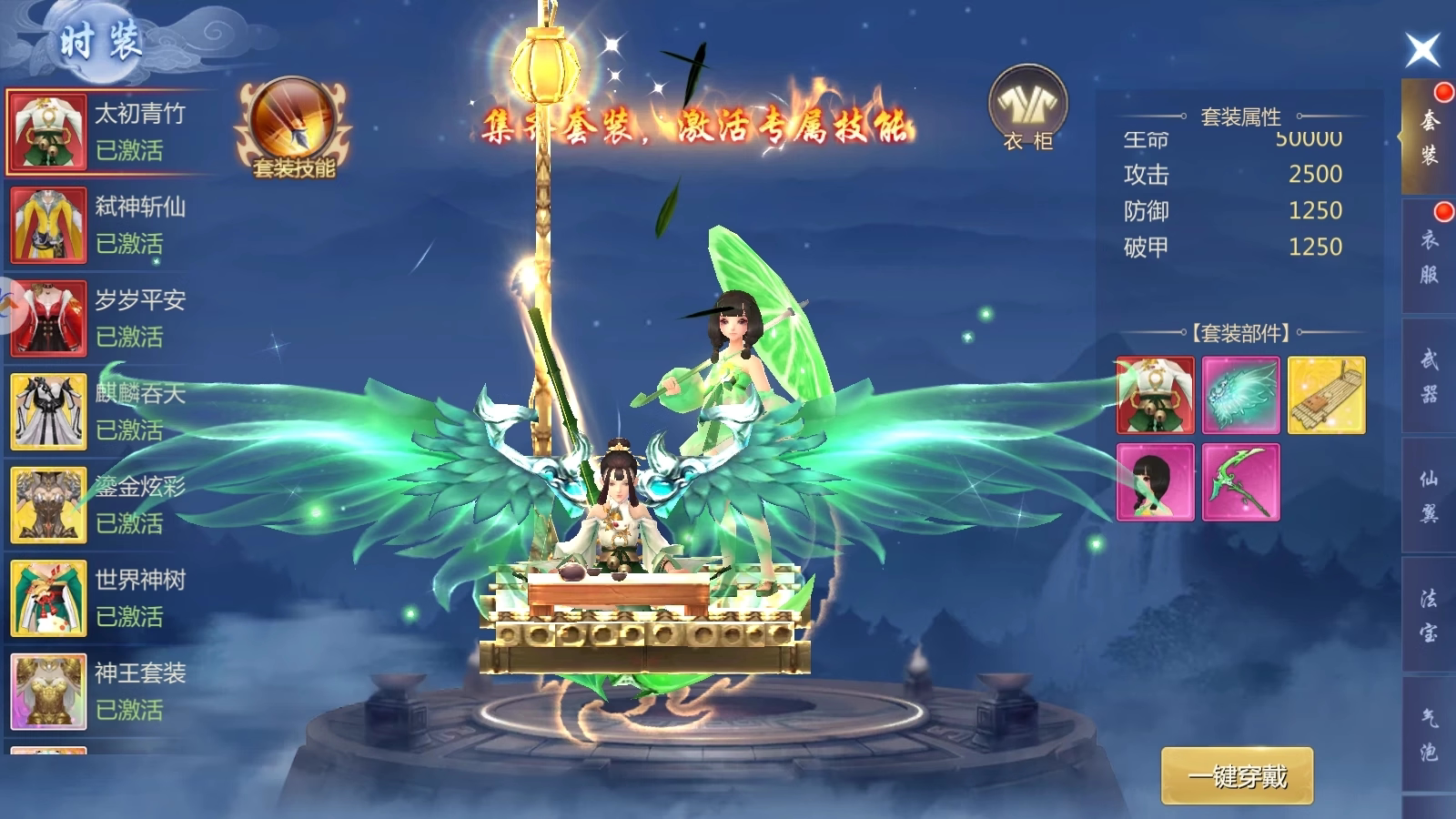
Task: Switch to the 套装 tab
Action: [x=1429, y=137]
